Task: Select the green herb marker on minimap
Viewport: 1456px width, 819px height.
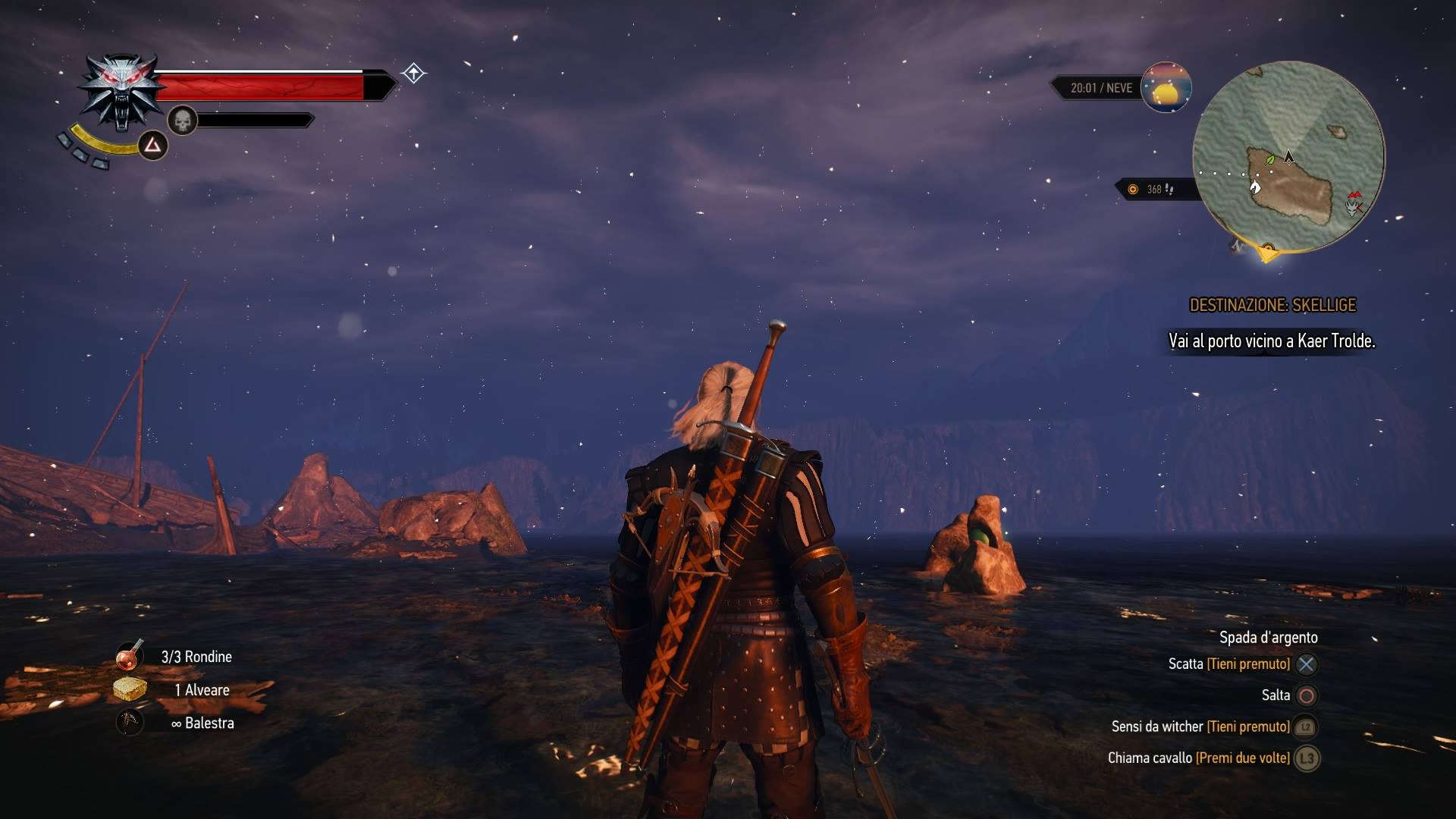Action: point(1270,160)
